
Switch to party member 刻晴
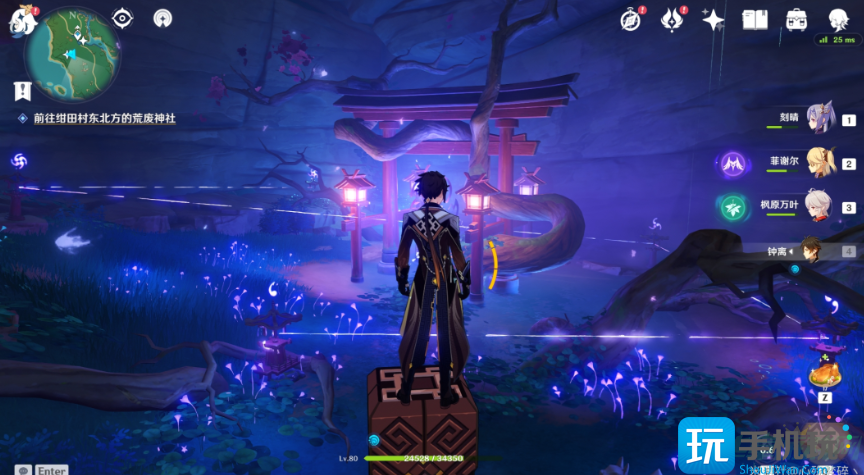point(821,118)
